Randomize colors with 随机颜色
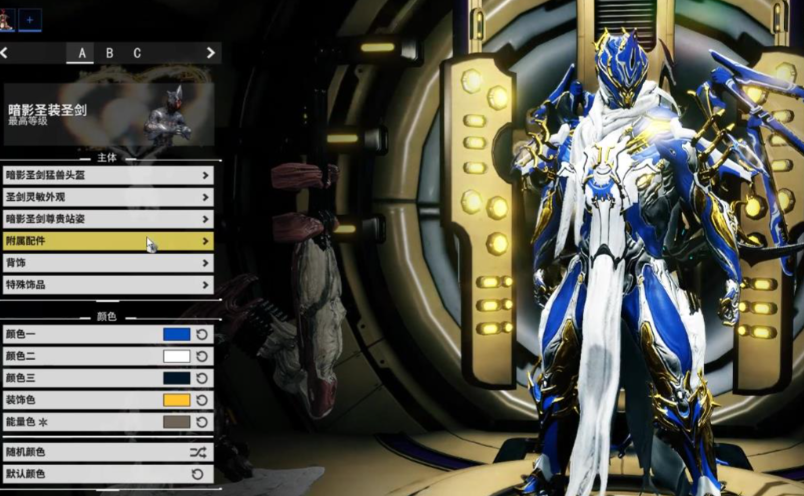This screenshot has height=496, width=804. tap(107, 452)
